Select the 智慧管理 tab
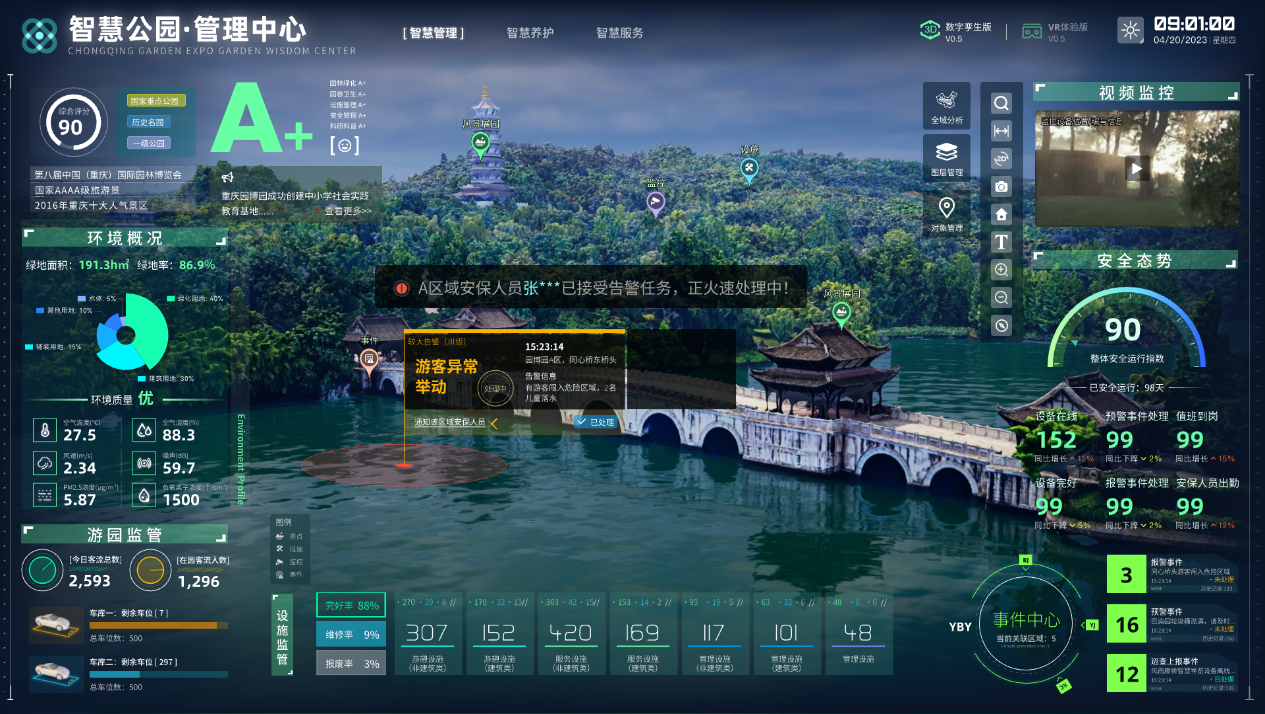1265x714 pixels. 434,33
